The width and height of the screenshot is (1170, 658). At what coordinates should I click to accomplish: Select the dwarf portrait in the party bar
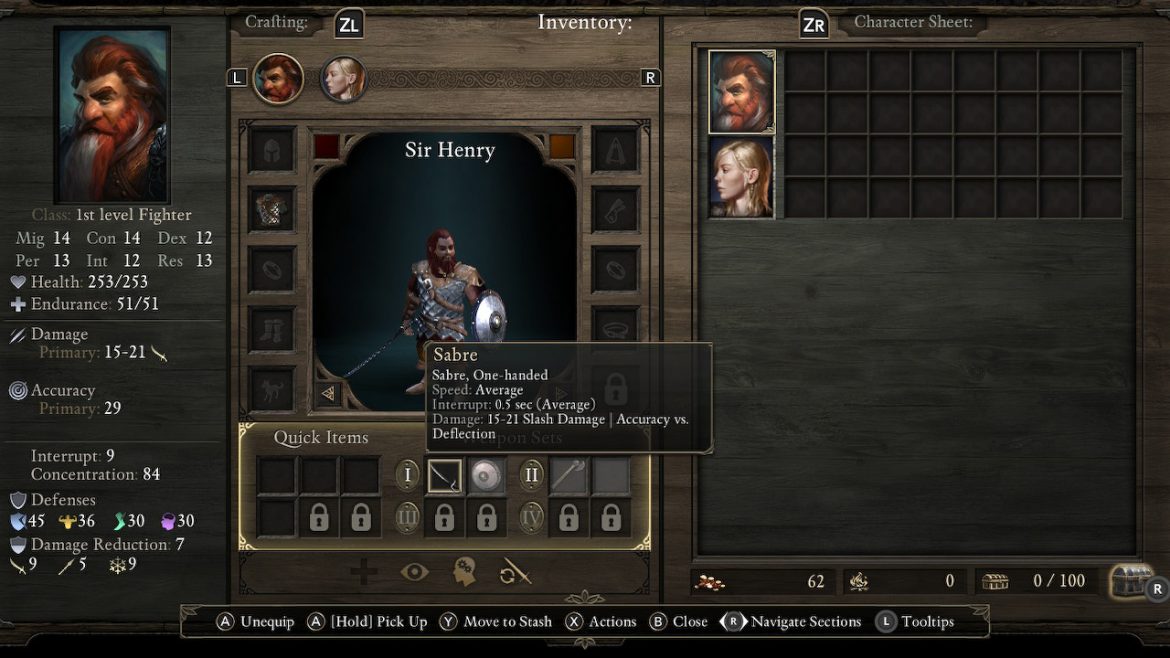[x=278, y=79]
